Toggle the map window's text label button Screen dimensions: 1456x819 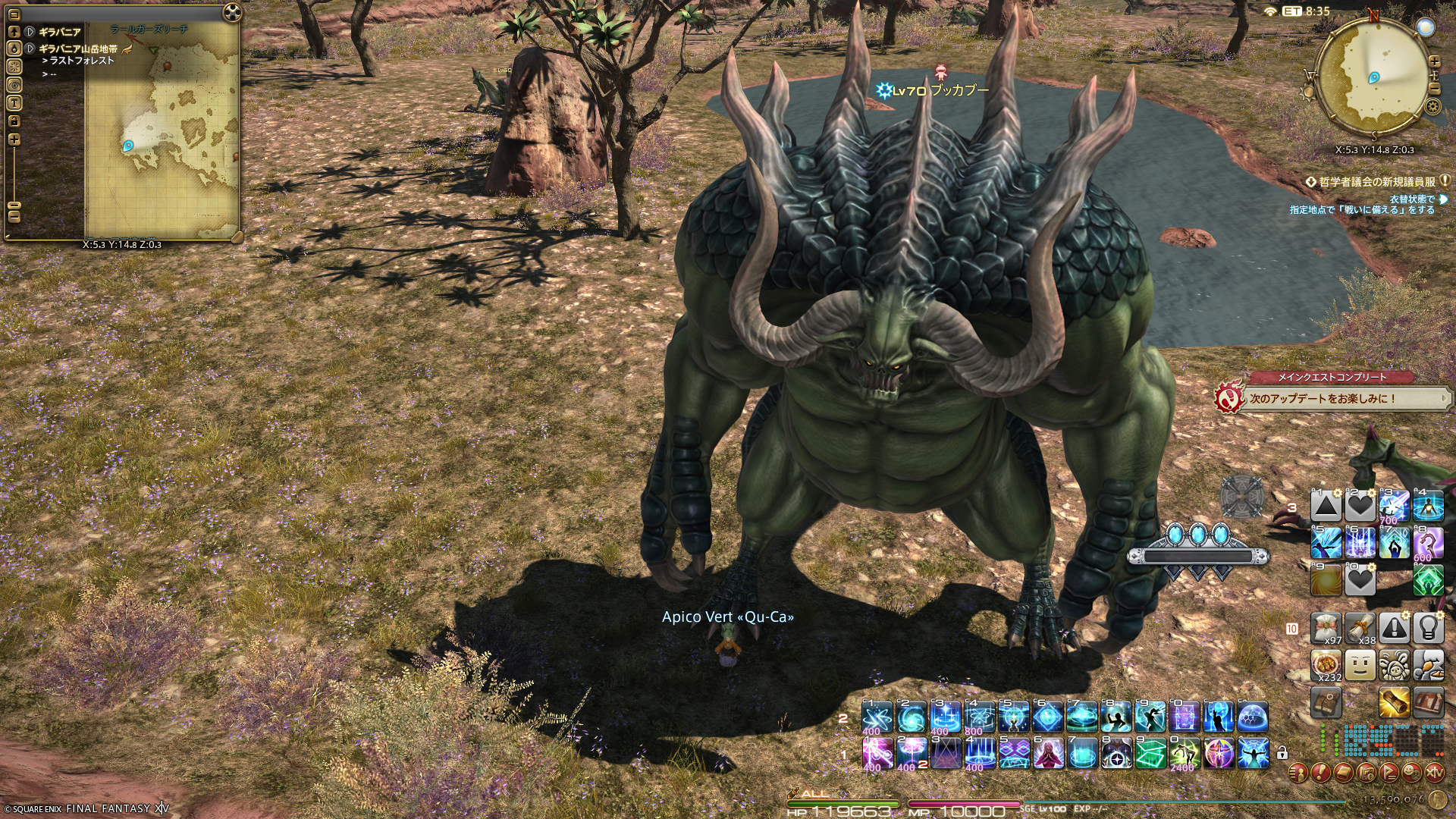(x=14, y=103)
